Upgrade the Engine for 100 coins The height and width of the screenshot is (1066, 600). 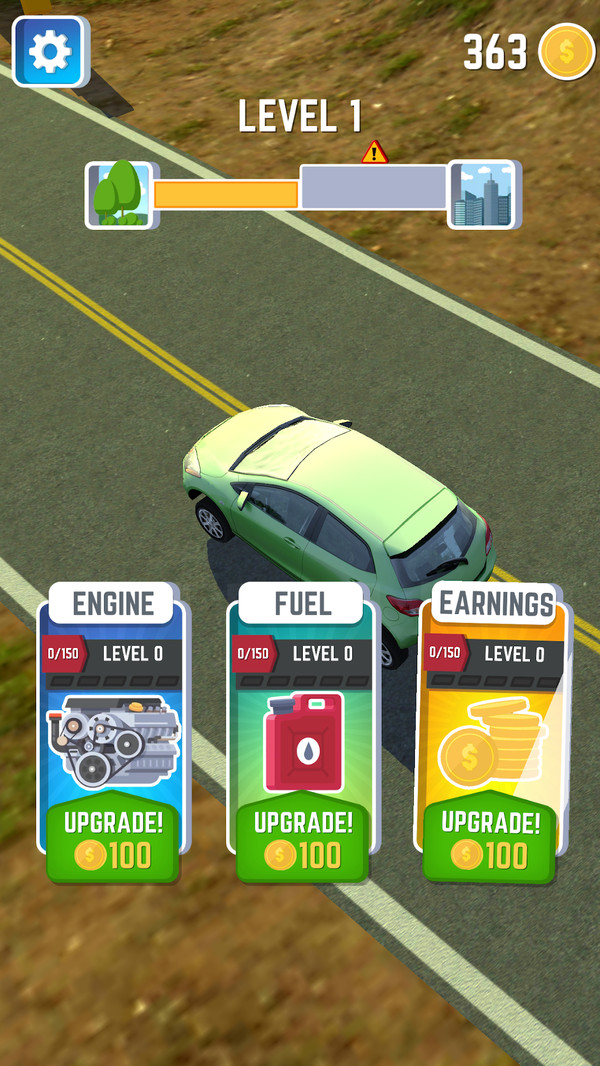click(113, 840)
